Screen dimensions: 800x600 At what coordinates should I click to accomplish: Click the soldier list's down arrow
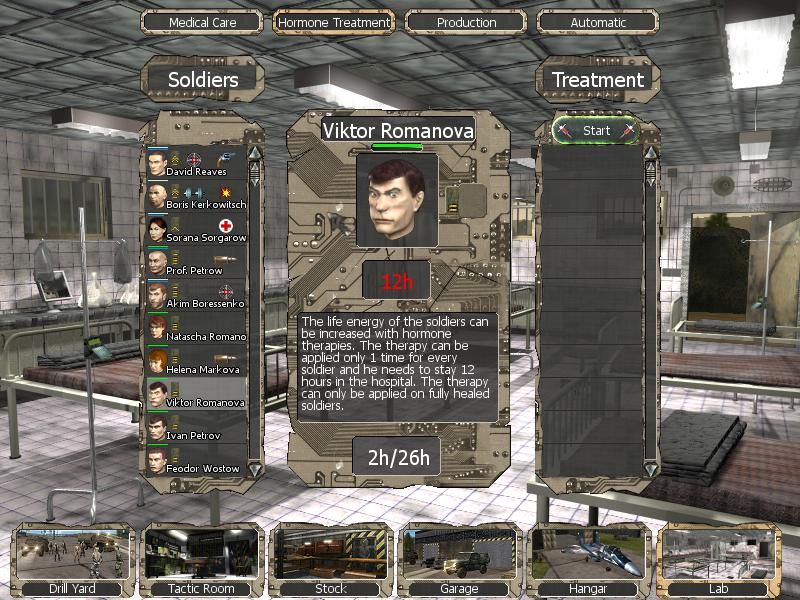click(255, 468)
